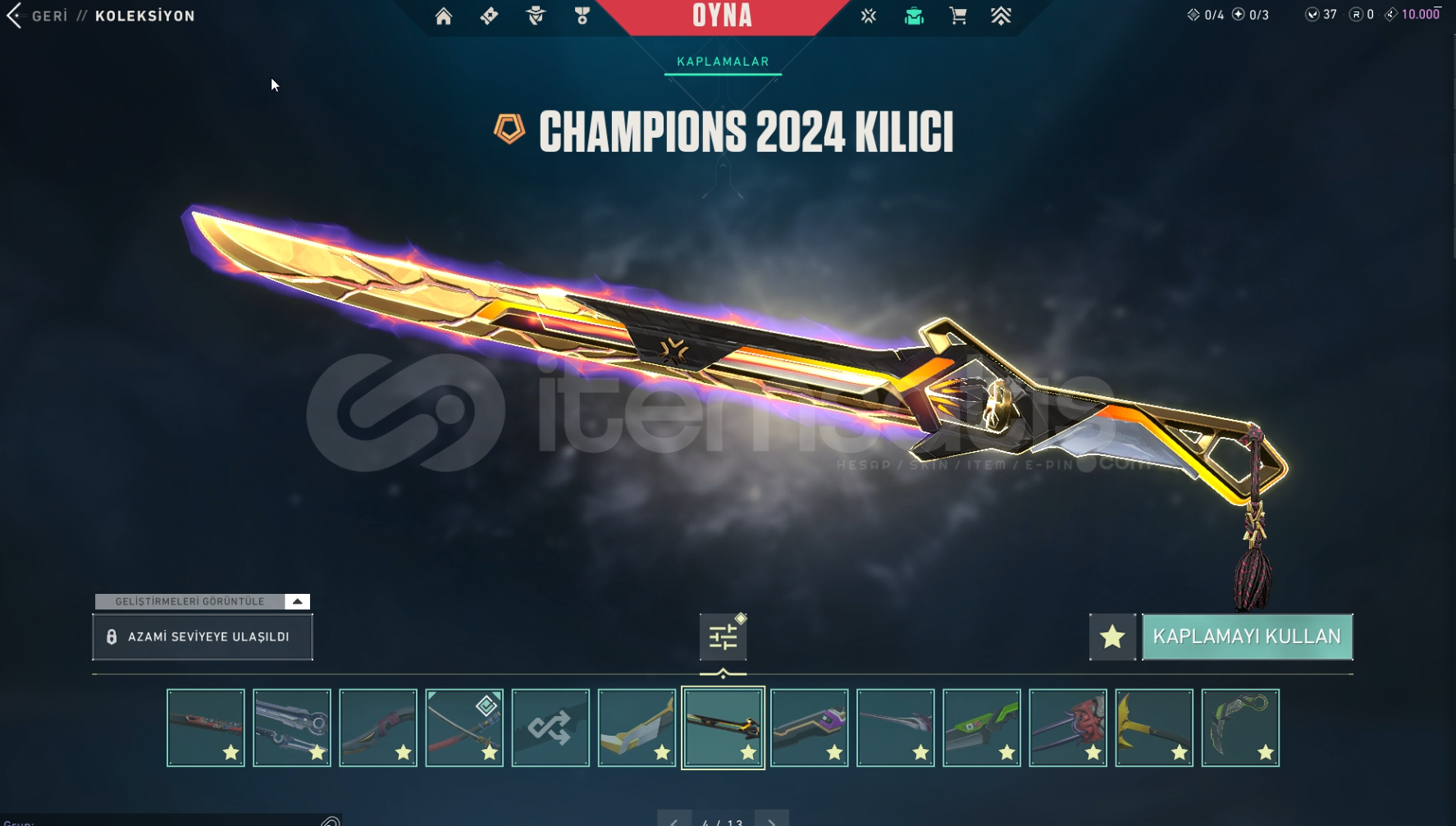Go back using the Geri link
Viewport: 1456px width, 826px height.
point(49,15)
